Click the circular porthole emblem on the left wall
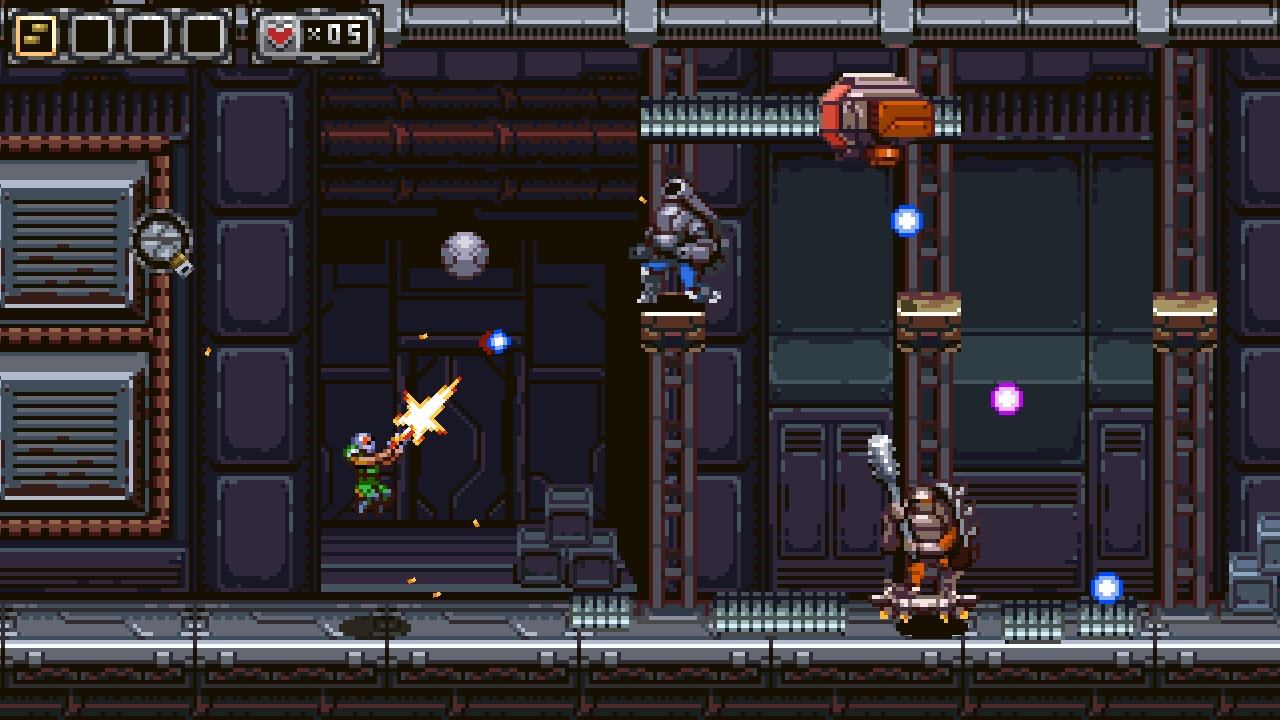This screenshot has width=1280, height=720. pyautogui.click(x=160, y=240)
